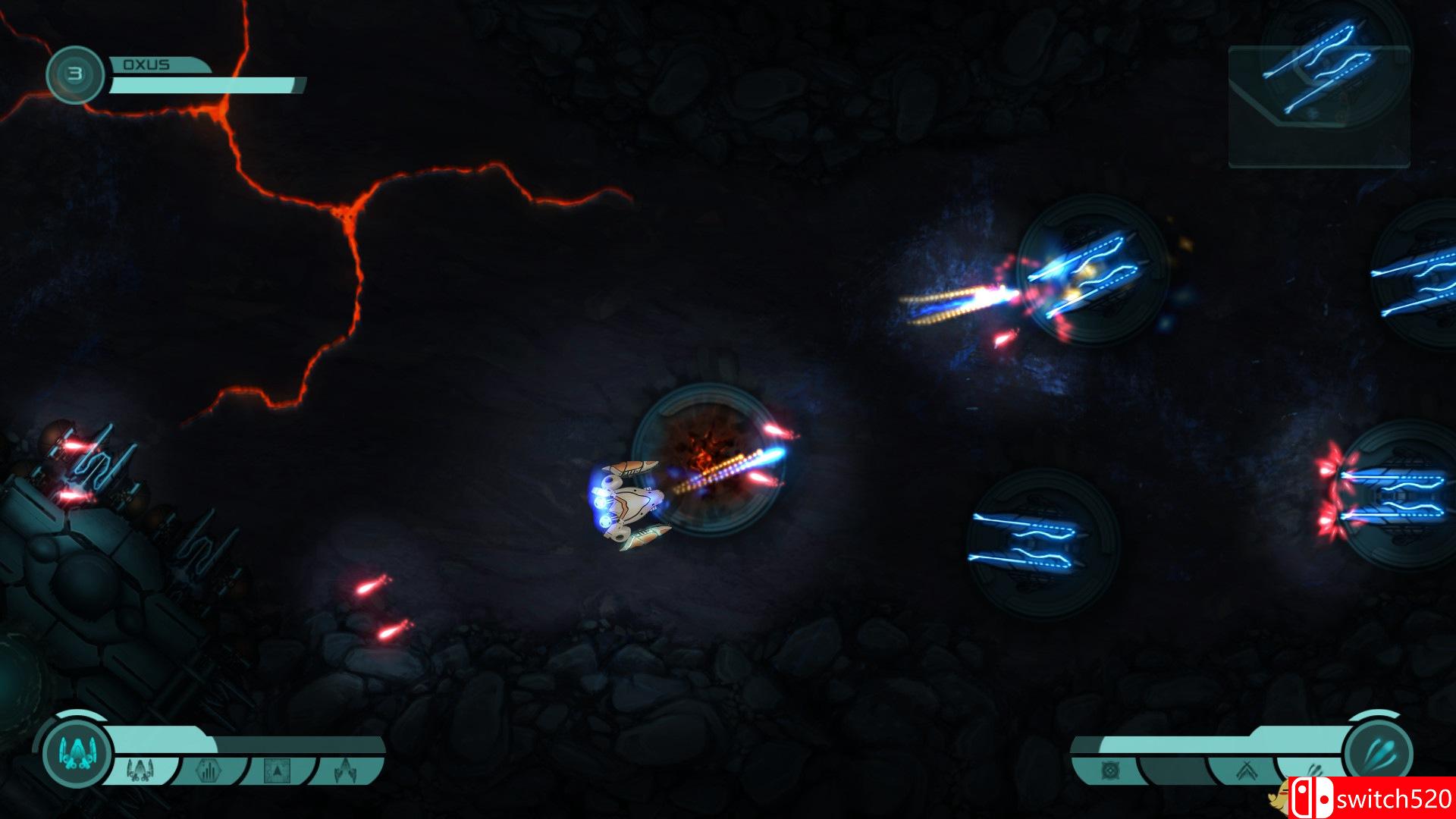Screen dimensions: 1456x819
Task: Click the OXUS health bar
Action: [x=205, y=83]
